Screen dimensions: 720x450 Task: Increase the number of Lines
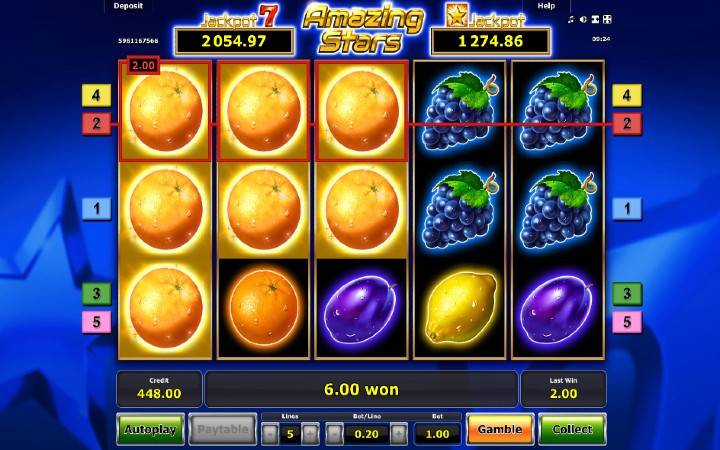[x=310, y=434]
